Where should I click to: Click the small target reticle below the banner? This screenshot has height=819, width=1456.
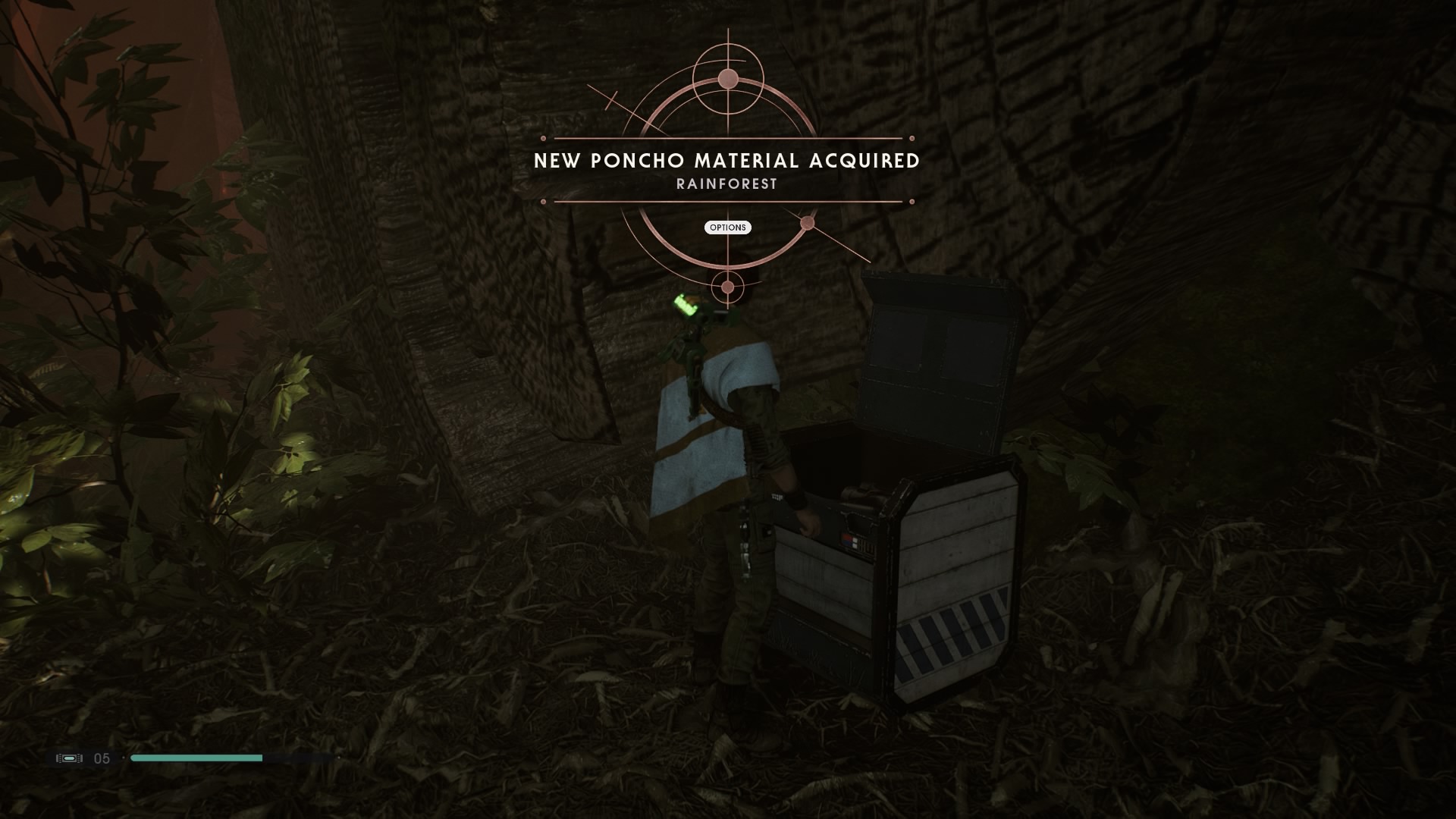pyautogui.click(x=726, y=287)
